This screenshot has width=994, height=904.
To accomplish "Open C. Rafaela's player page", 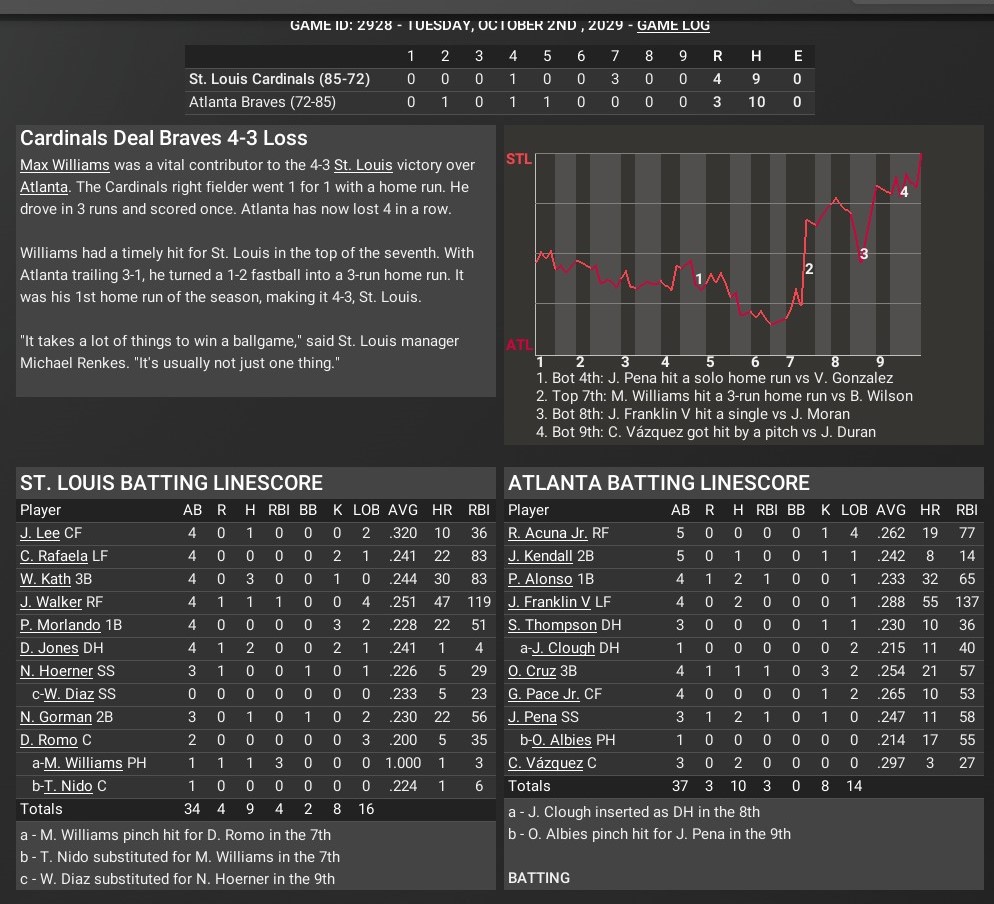I will 54,556.
